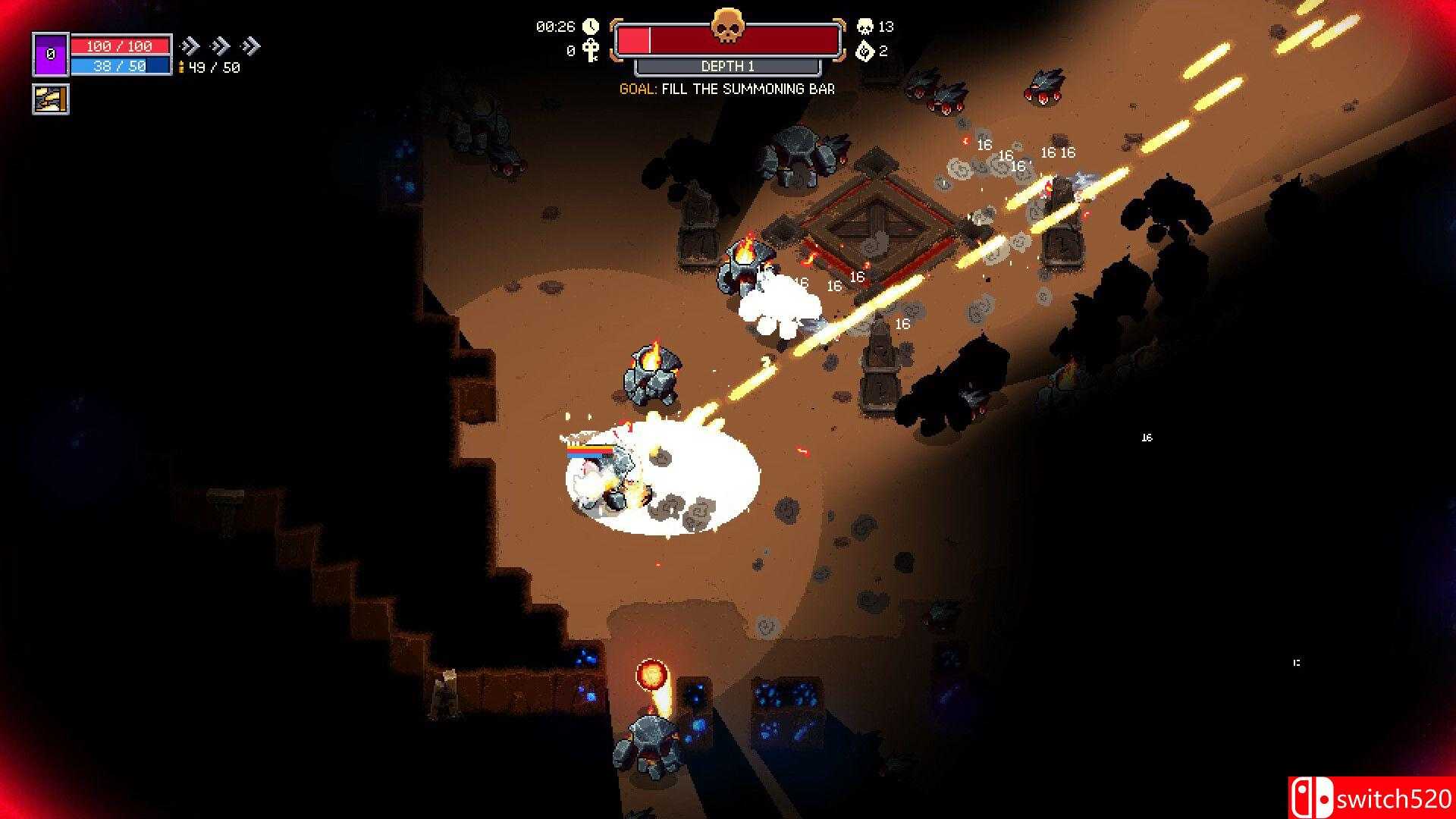Click the clock icon beside the timer
Screen dimensions: 1456x819
tap(591, 27)
